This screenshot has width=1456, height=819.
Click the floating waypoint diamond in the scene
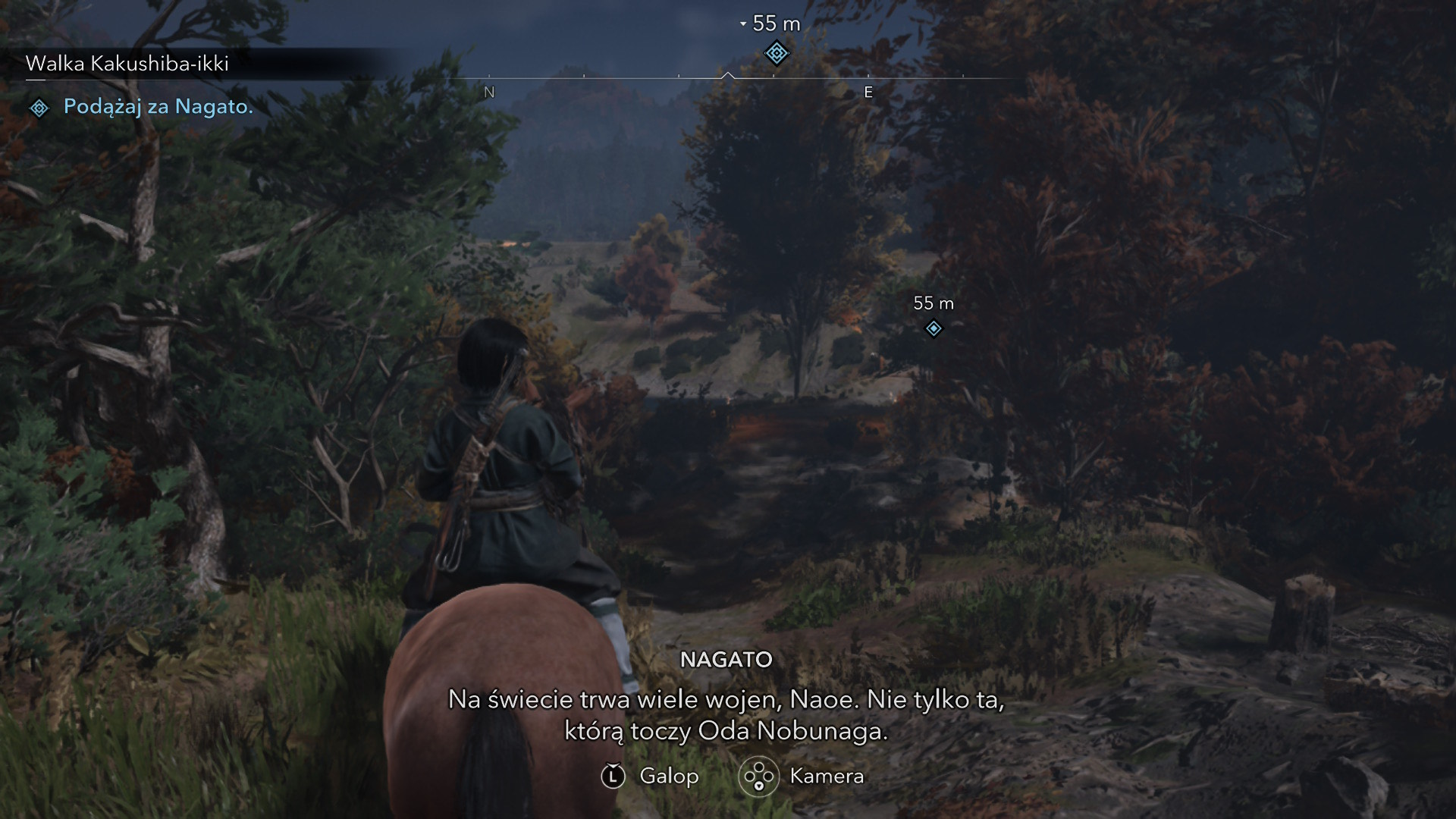pos(934,328)
